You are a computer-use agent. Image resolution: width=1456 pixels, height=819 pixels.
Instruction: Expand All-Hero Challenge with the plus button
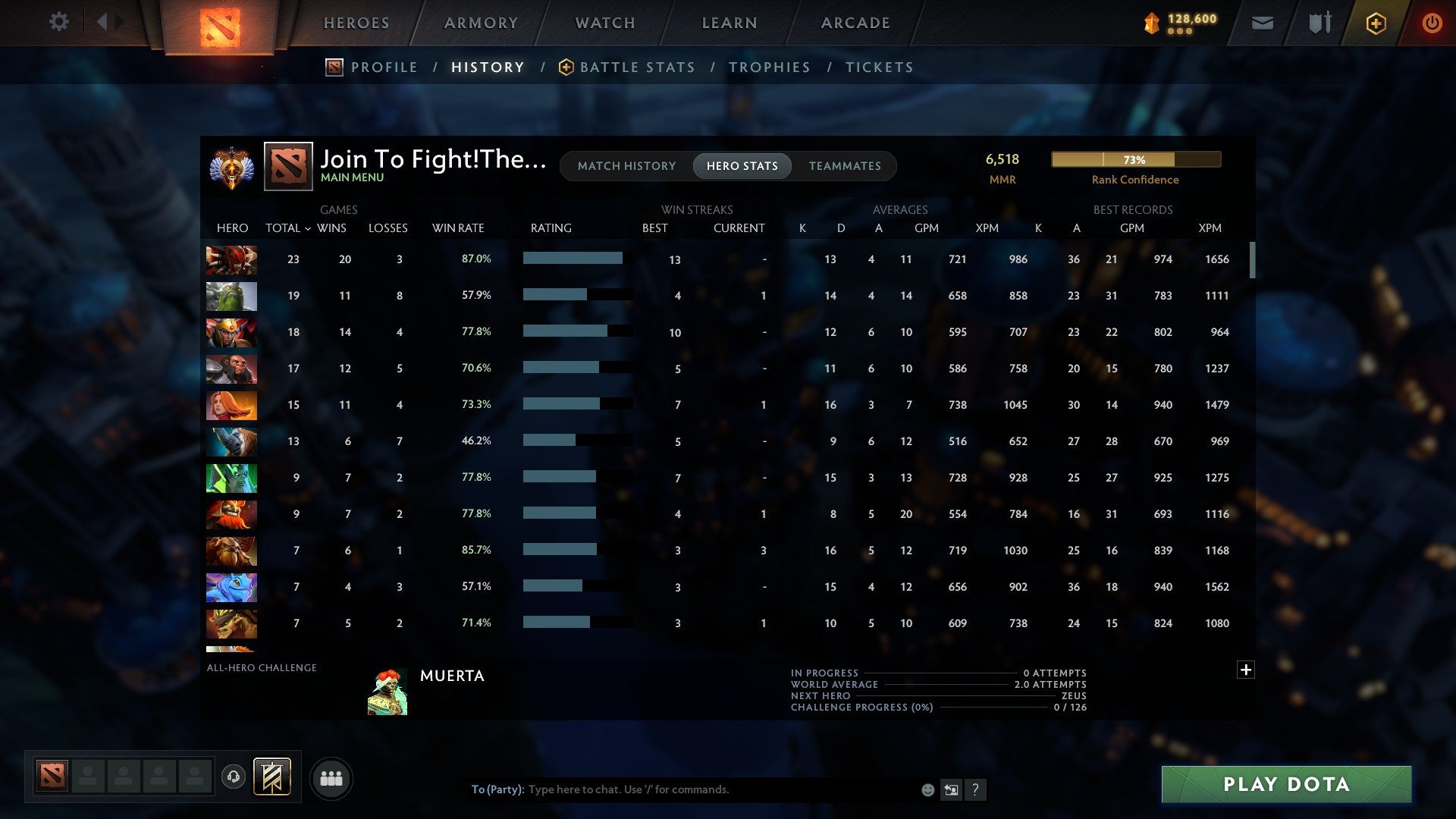pyautogui.click(x=1245, y=670)
